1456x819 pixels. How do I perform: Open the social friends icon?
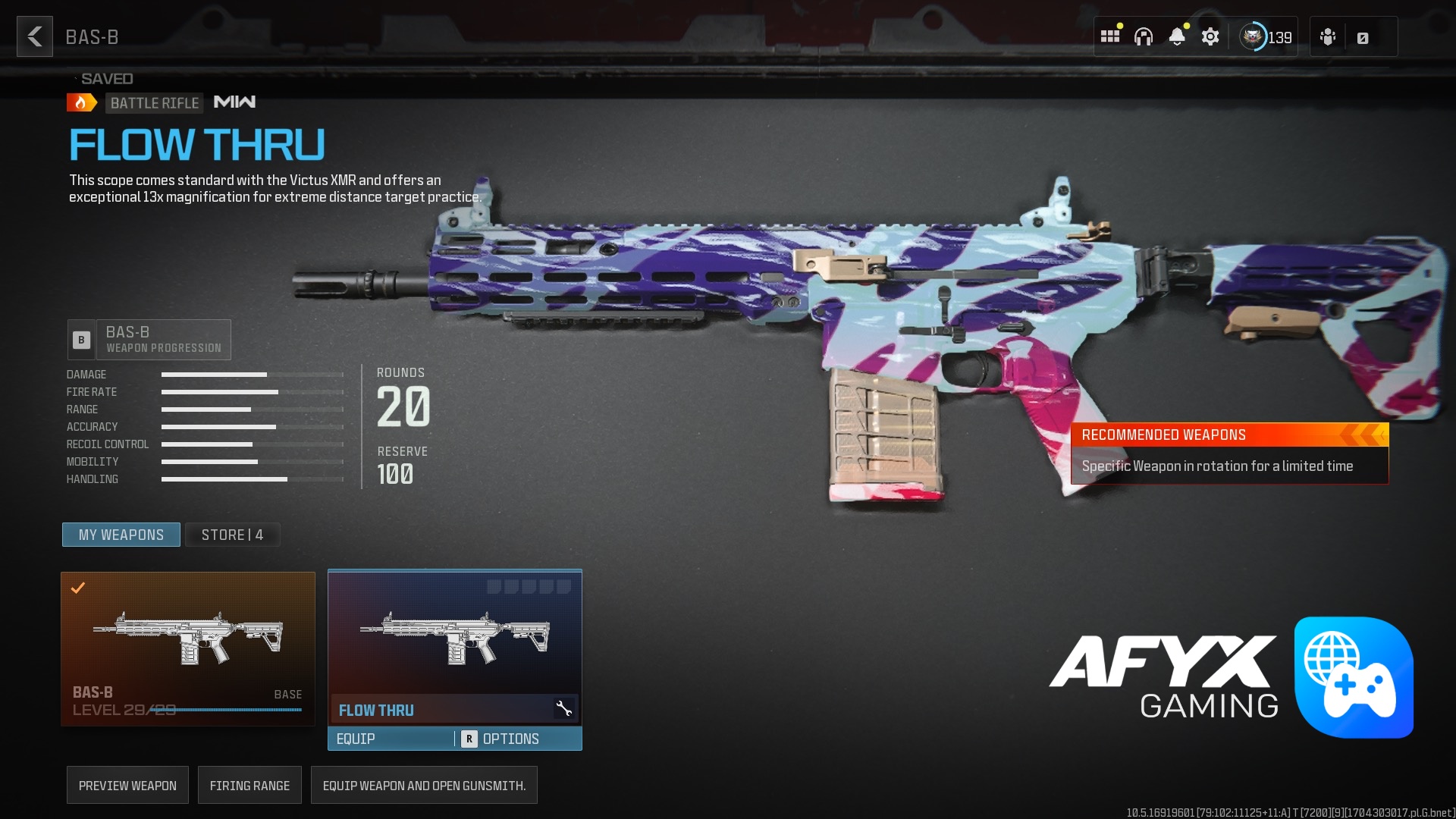[x=1328, y=36]
